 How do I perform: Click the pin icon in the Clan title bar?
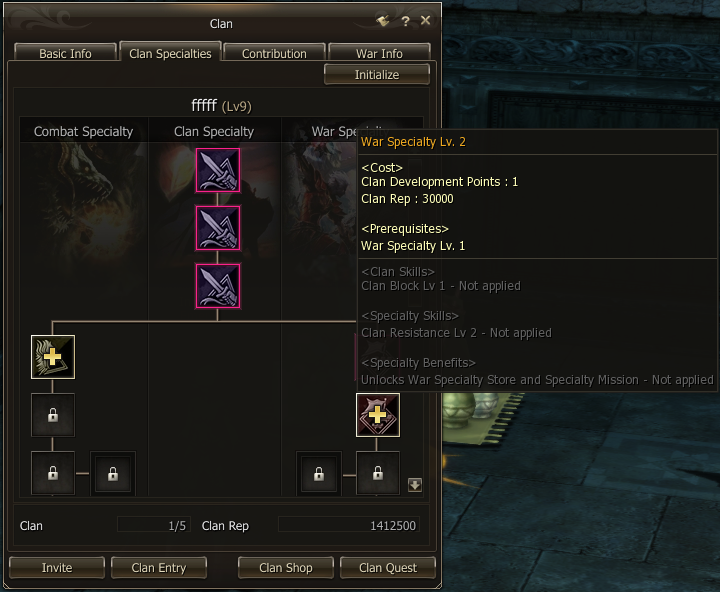click(383, 21)
